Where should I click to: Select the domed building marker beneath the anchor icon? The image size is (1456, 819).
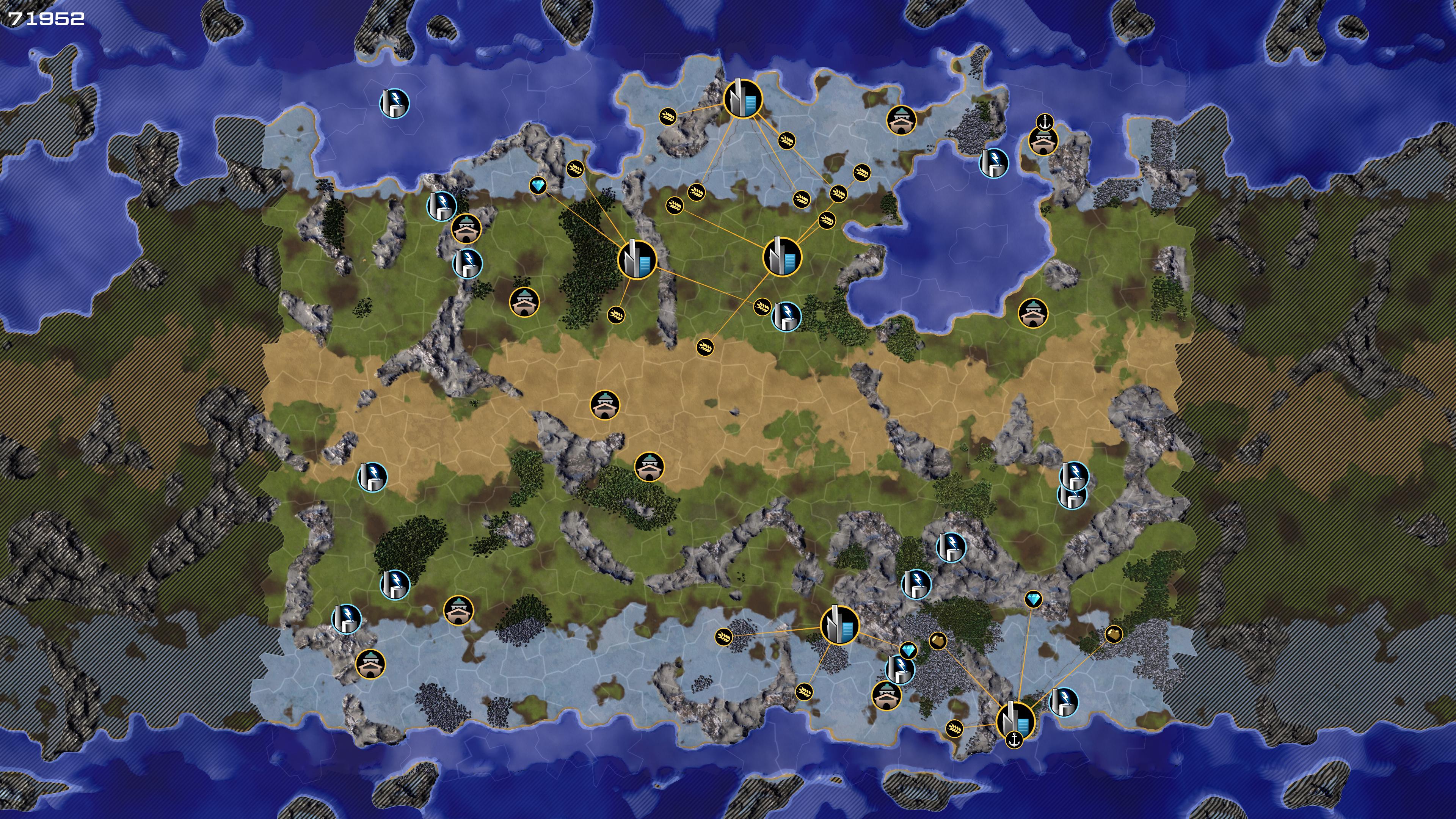click(1042, 141)
